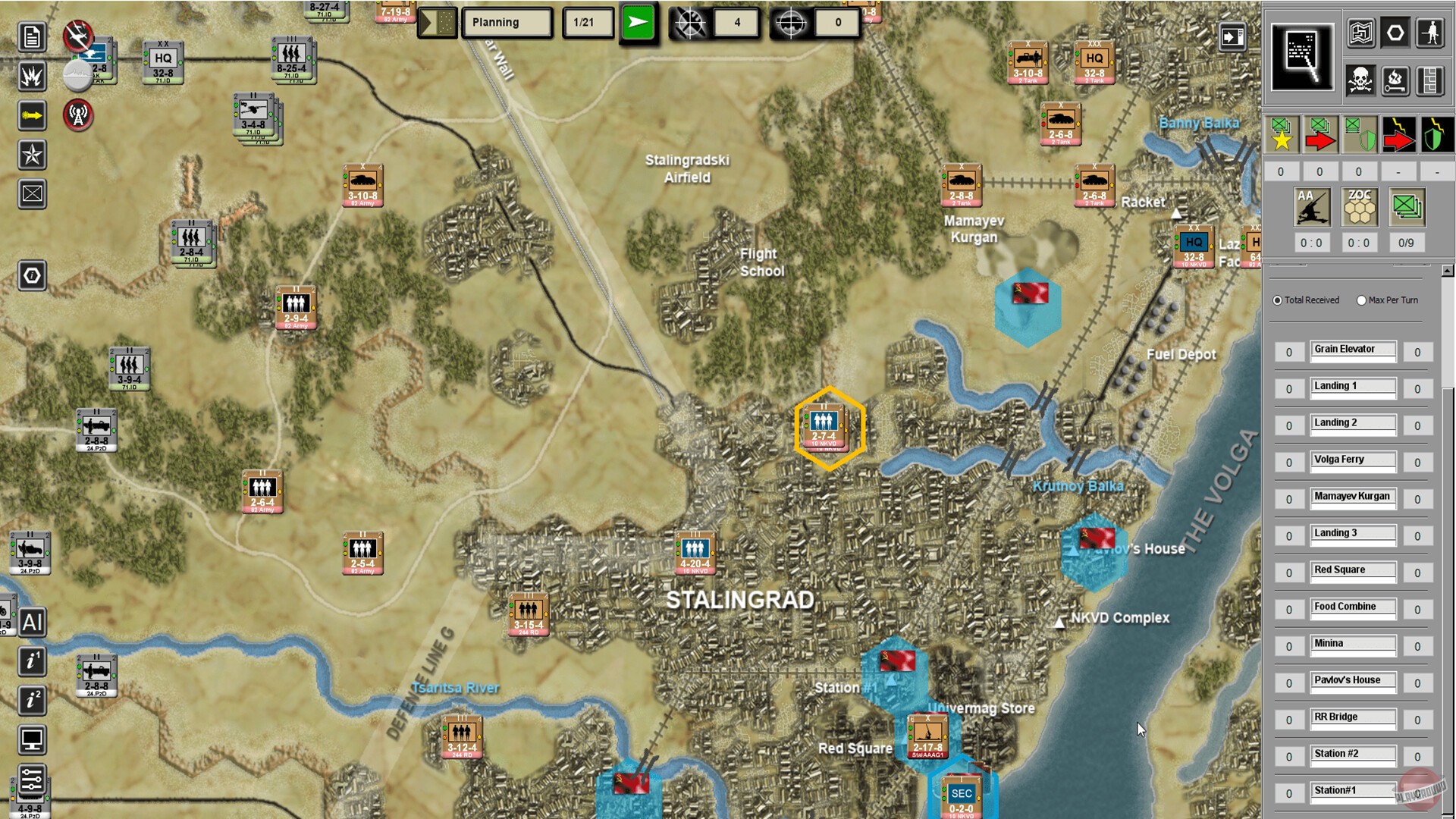Select the Max Per Turn radio button
This screenshot has height=819, width=1456.
click(x=1362, y=300)
